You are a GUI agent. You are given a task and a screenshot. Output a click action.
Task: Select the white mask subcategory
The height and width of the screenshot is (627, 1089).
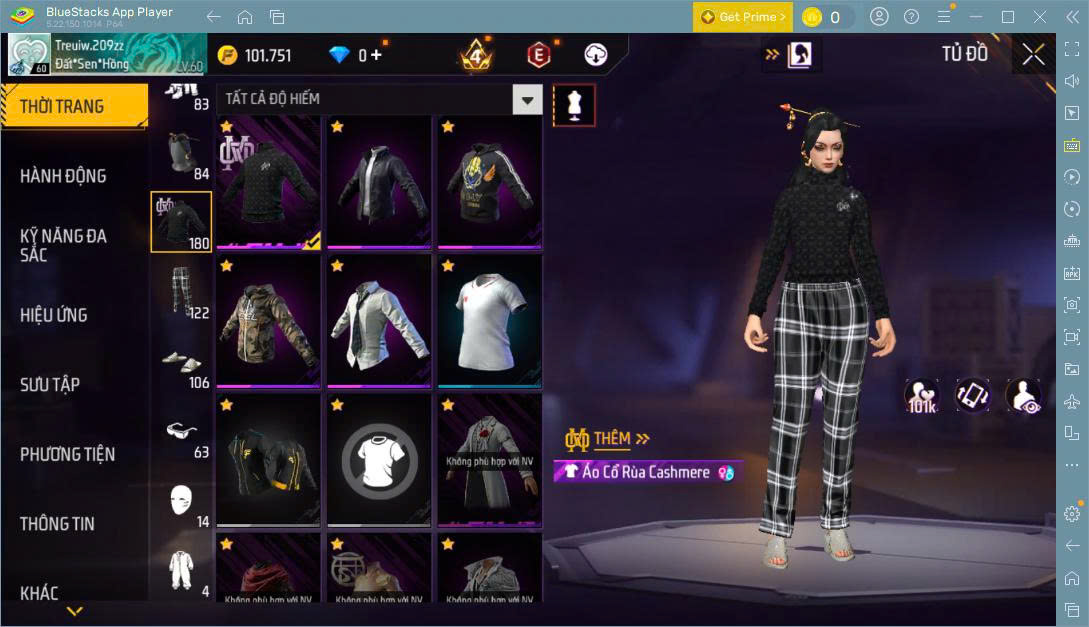click(x=181, y=500)
